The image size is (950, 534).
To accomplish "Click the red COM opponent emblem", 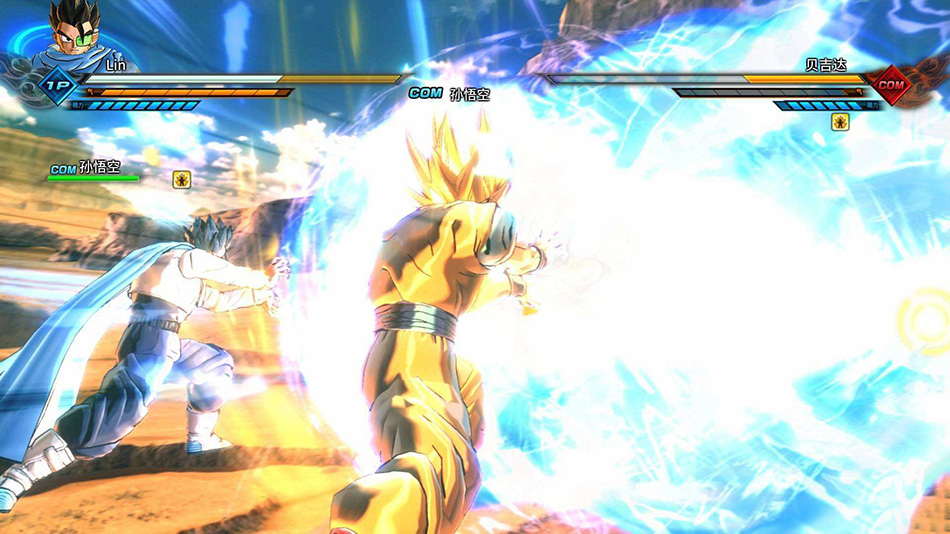I will (x=890, y=86).
